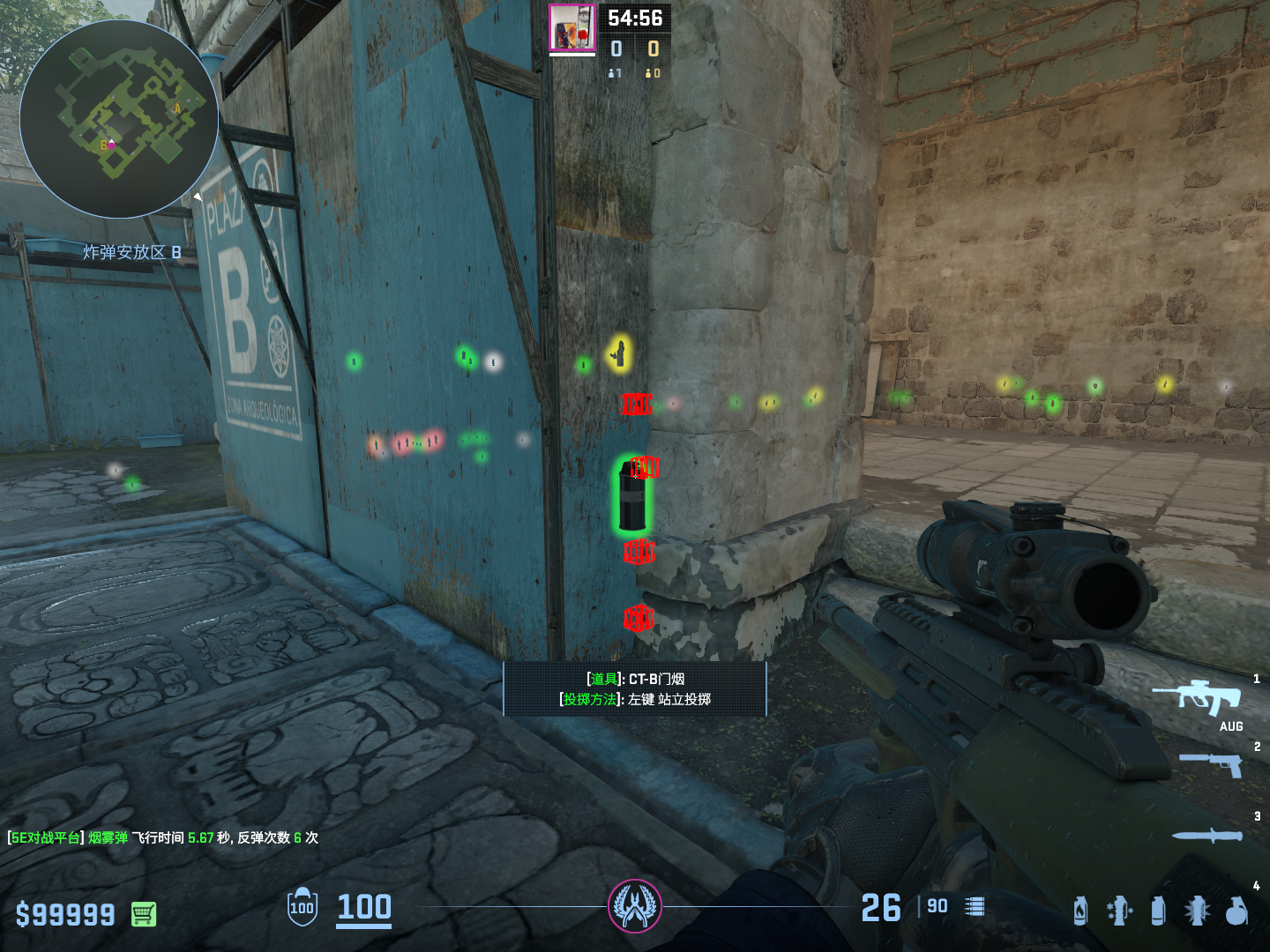The height and width of the screenshot is (952, 1270).
Task: Select the incendiary grenade icon
Action: coord(1080,911)
